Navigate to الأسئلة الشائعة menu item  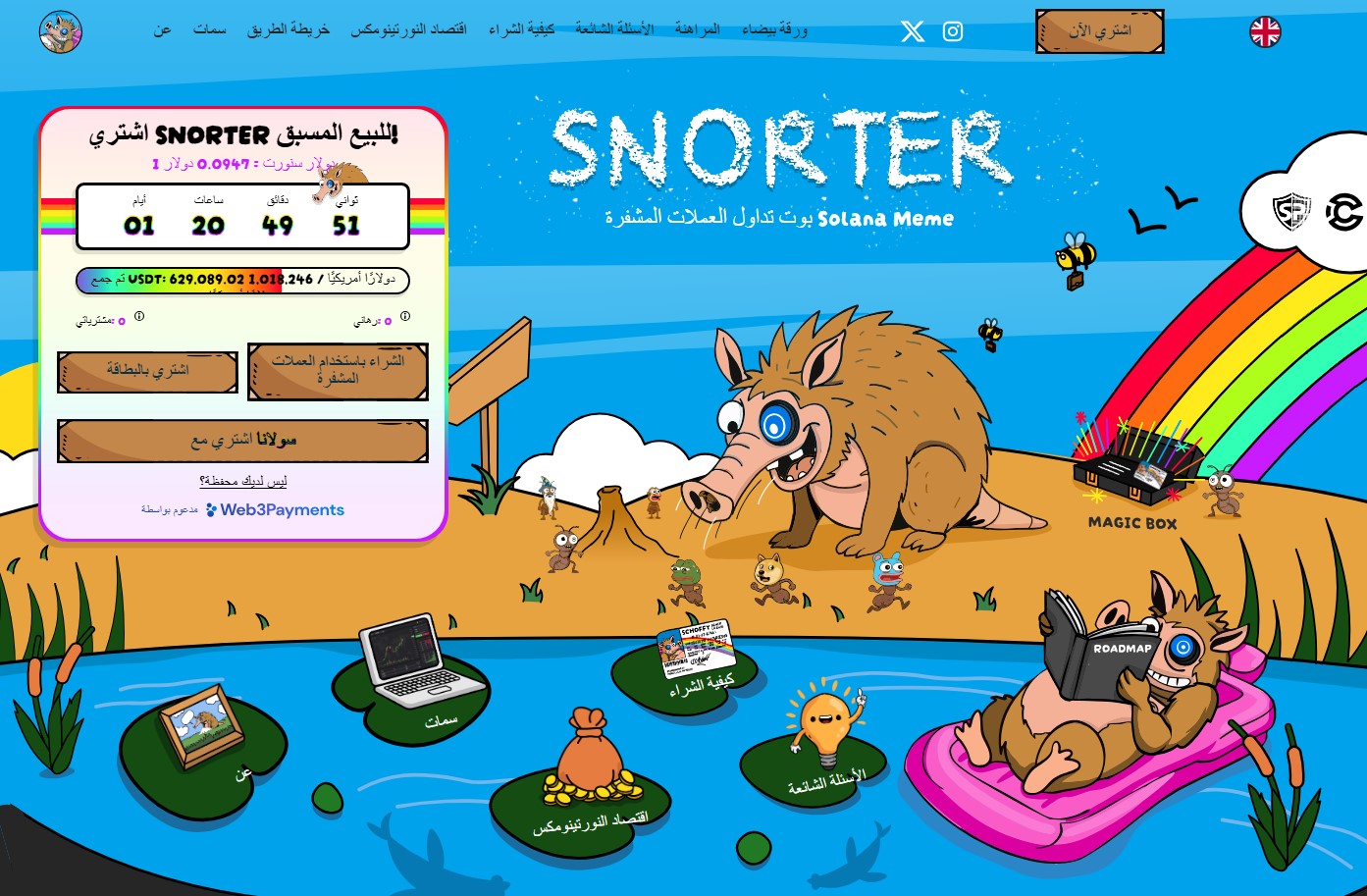614,29
